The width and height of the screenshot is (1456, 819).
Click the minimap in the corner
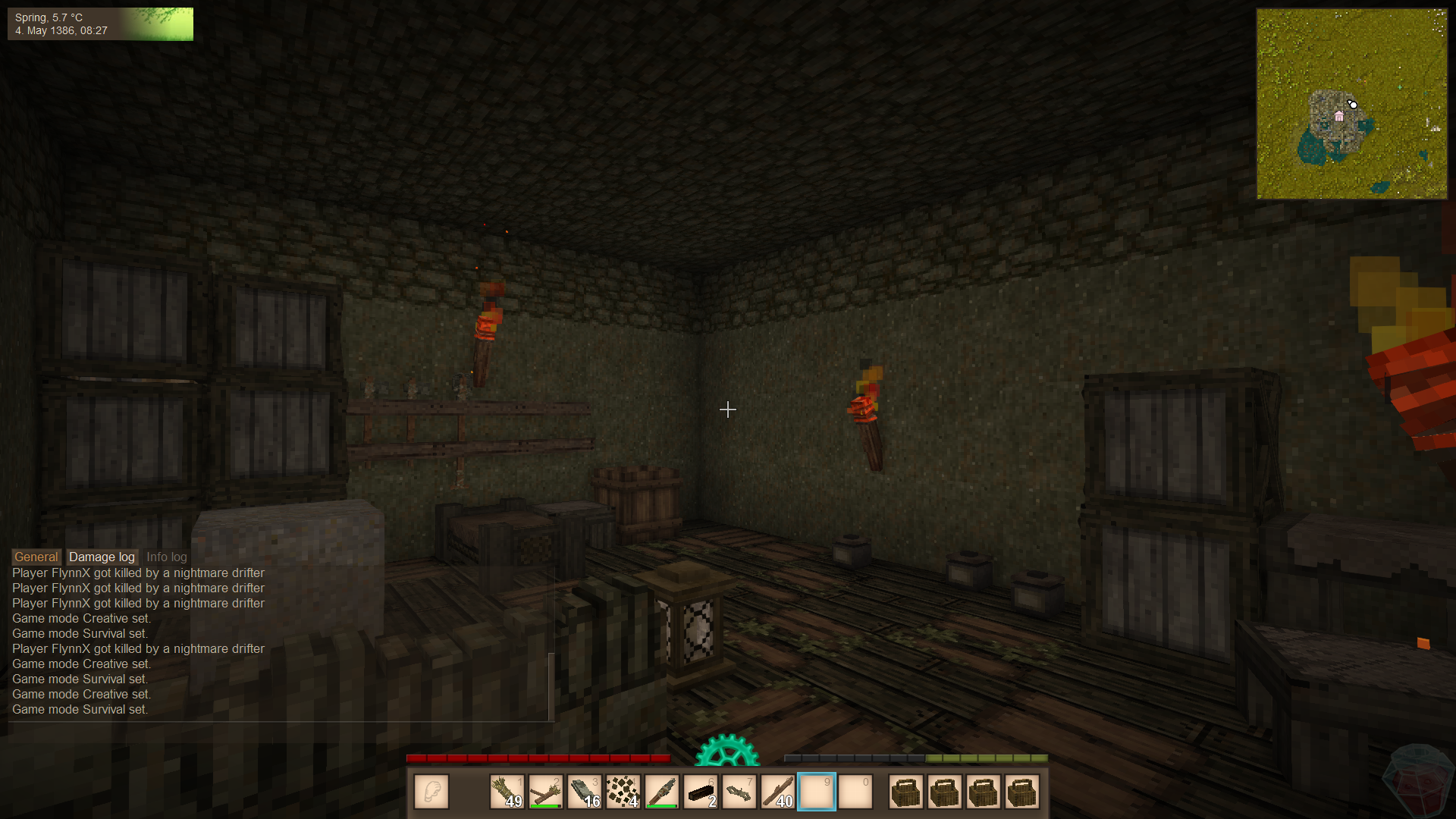(x=1351, y=104)
